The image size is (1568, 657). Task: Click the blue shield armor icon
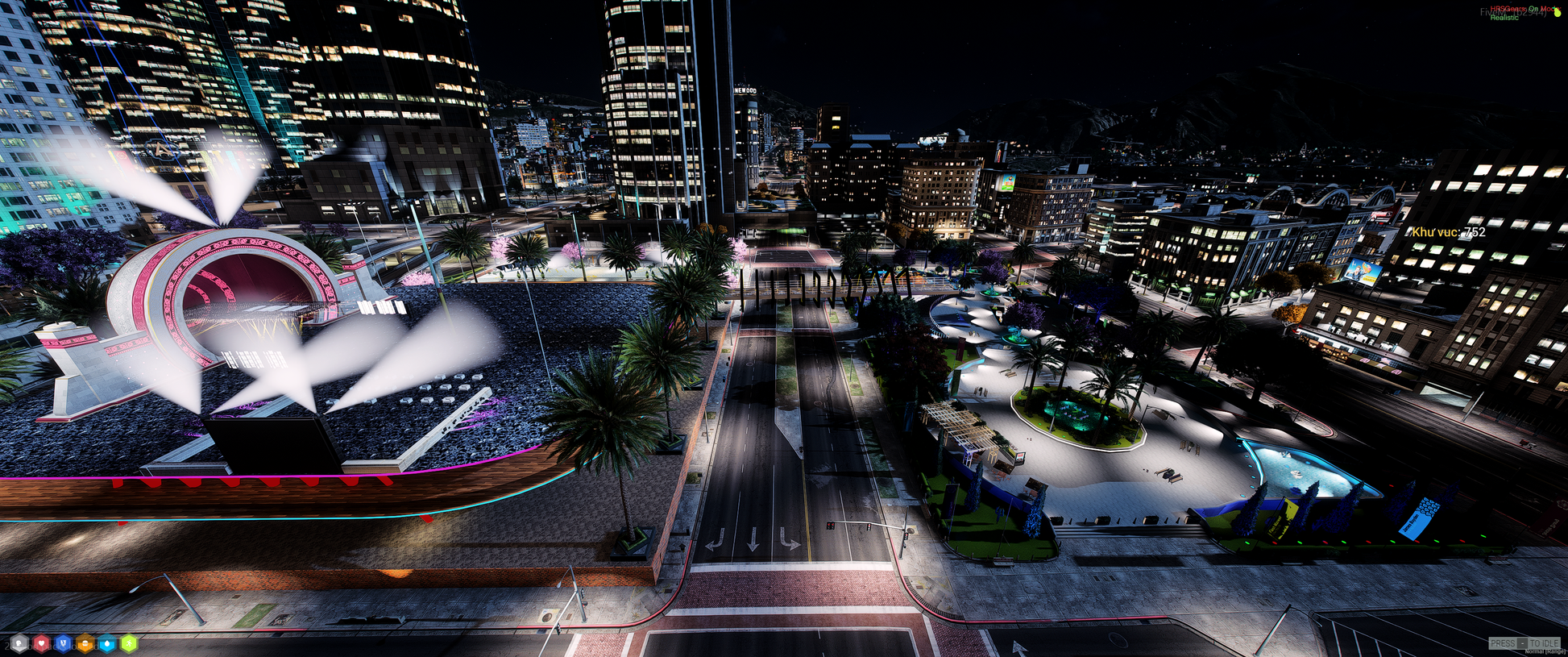click(x=63, y=643)
